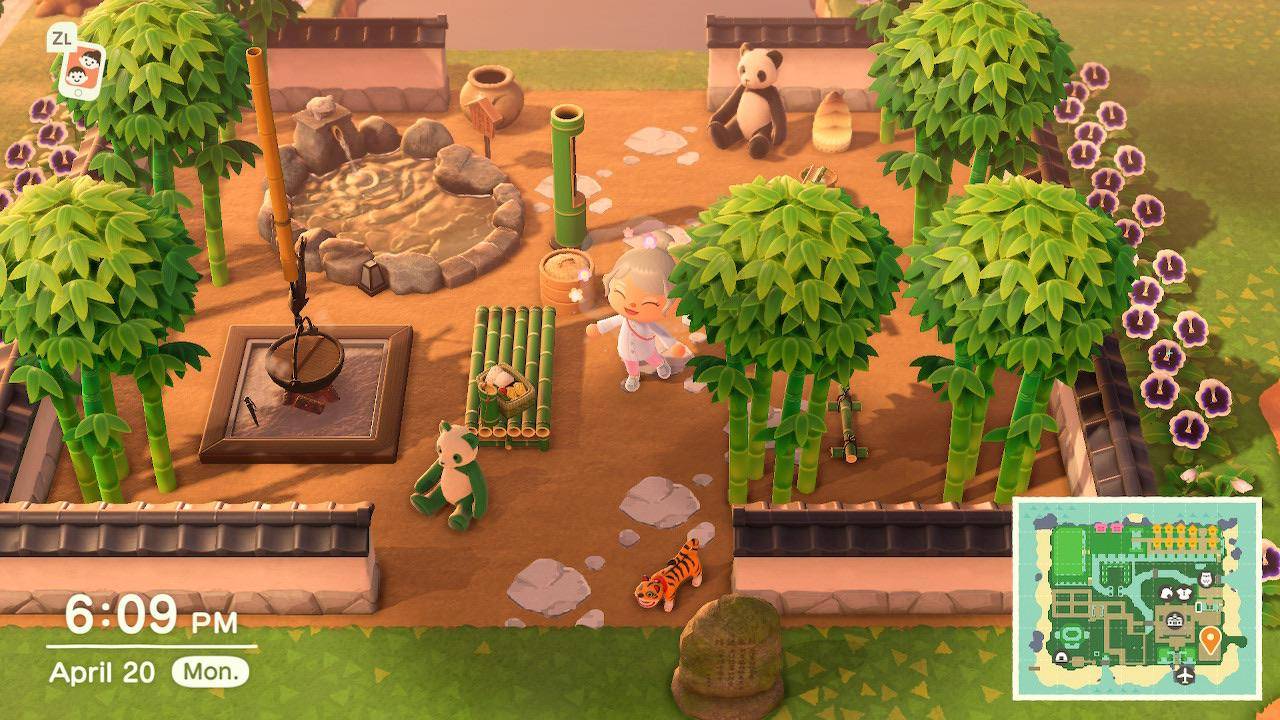Image resolution: width=1280 pixels, height=720 pixels.
Task: Select a pink house icon on the minimap
Action: click(x=1100, y=525)
